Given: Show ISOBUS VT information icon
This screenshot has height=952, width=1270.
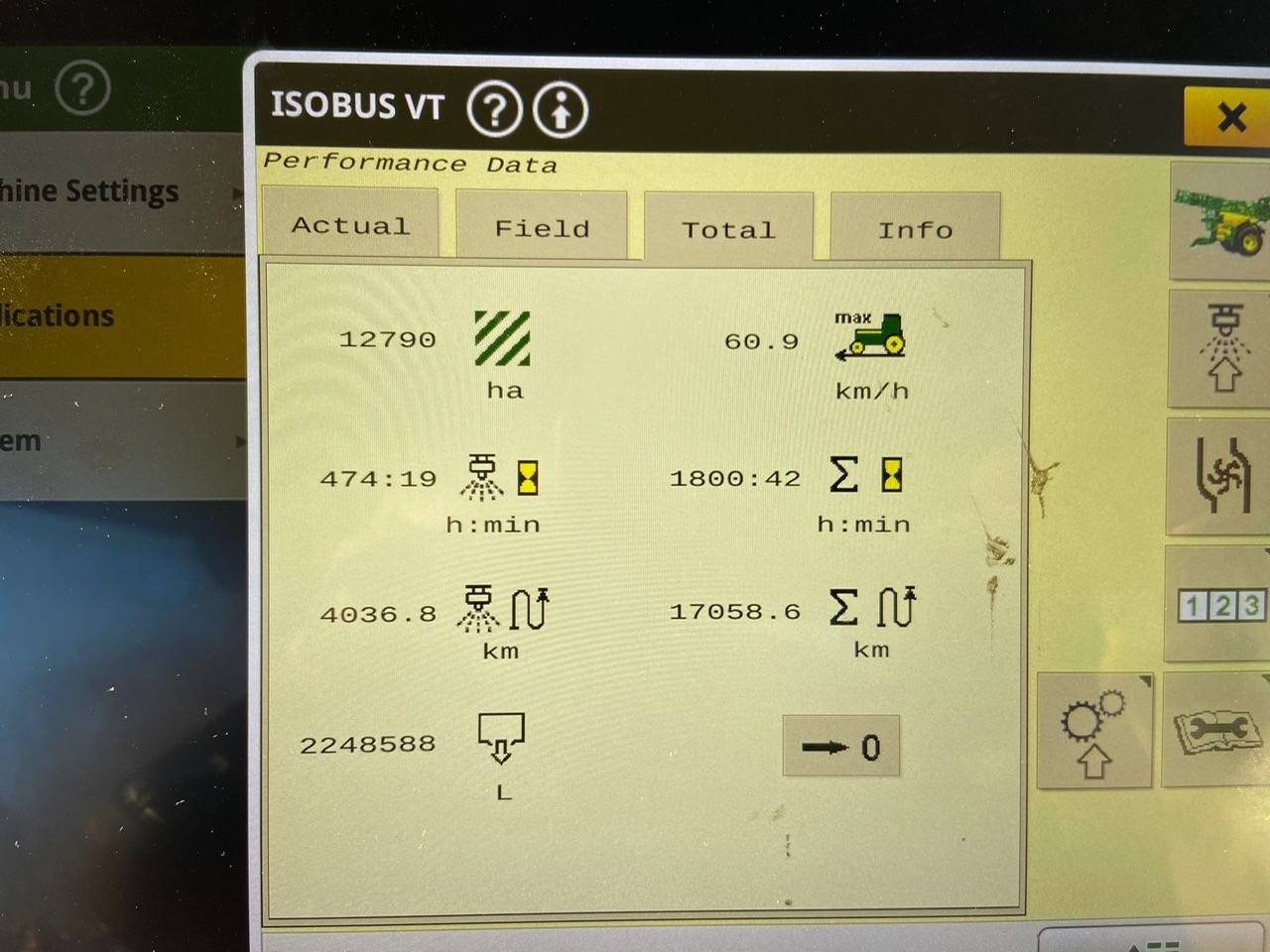Looking at the screenshot, I should 561,110.
